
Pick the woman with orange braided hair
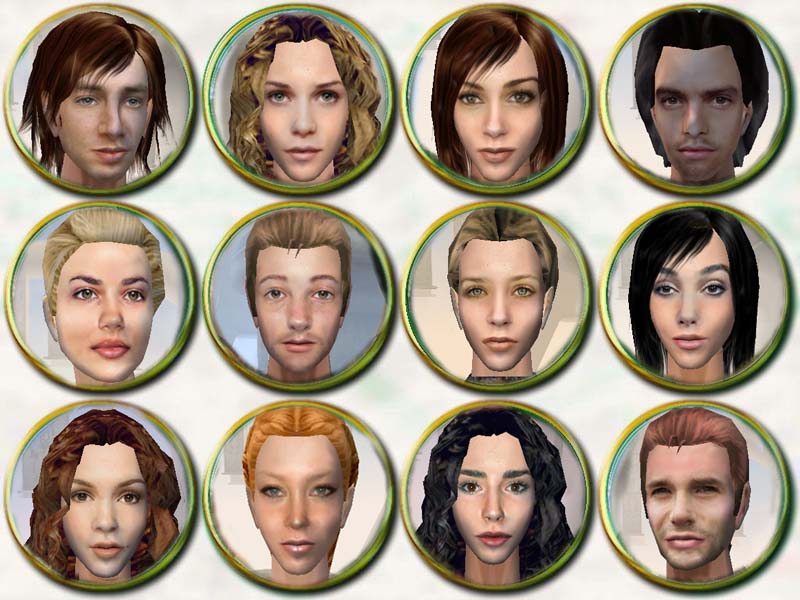click(x=298, y=494)
